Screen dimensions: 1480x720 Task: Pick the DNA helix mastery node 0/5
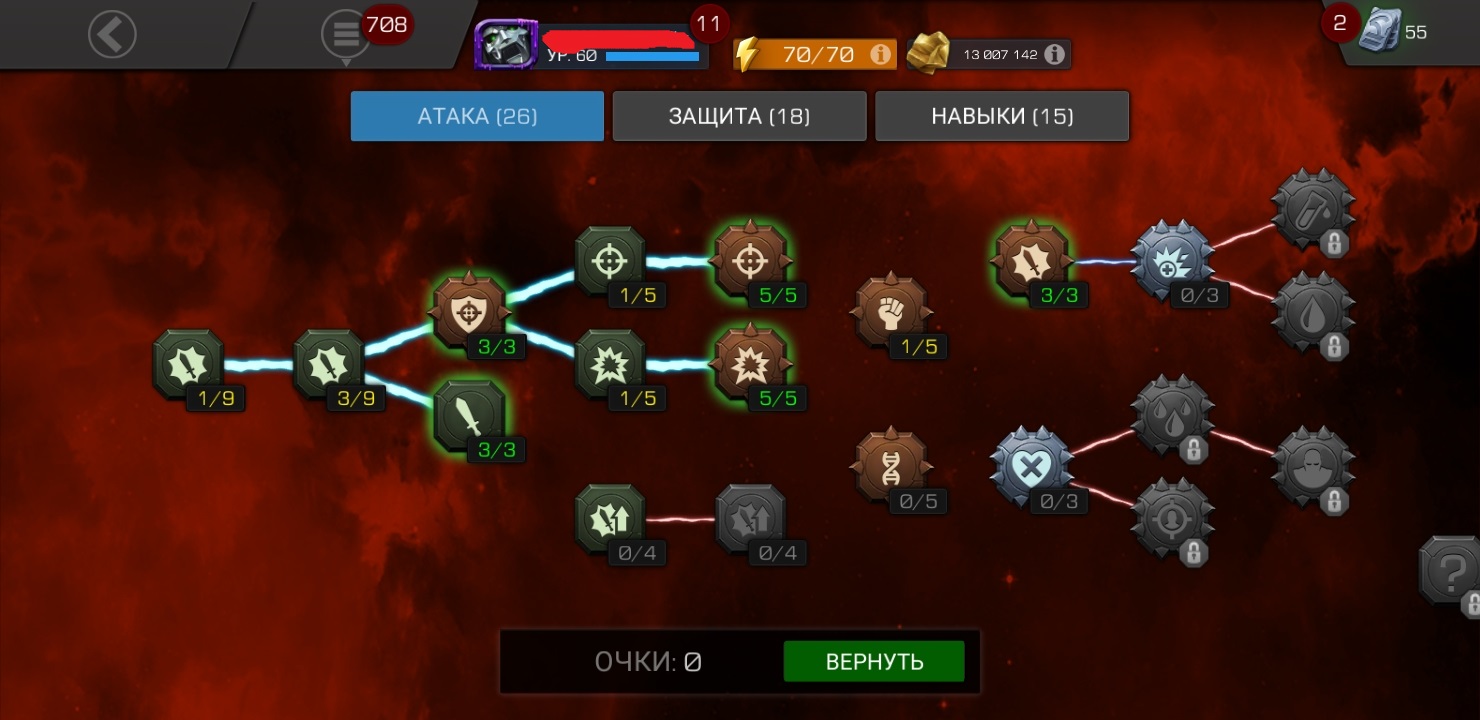(x=890, y=466)
